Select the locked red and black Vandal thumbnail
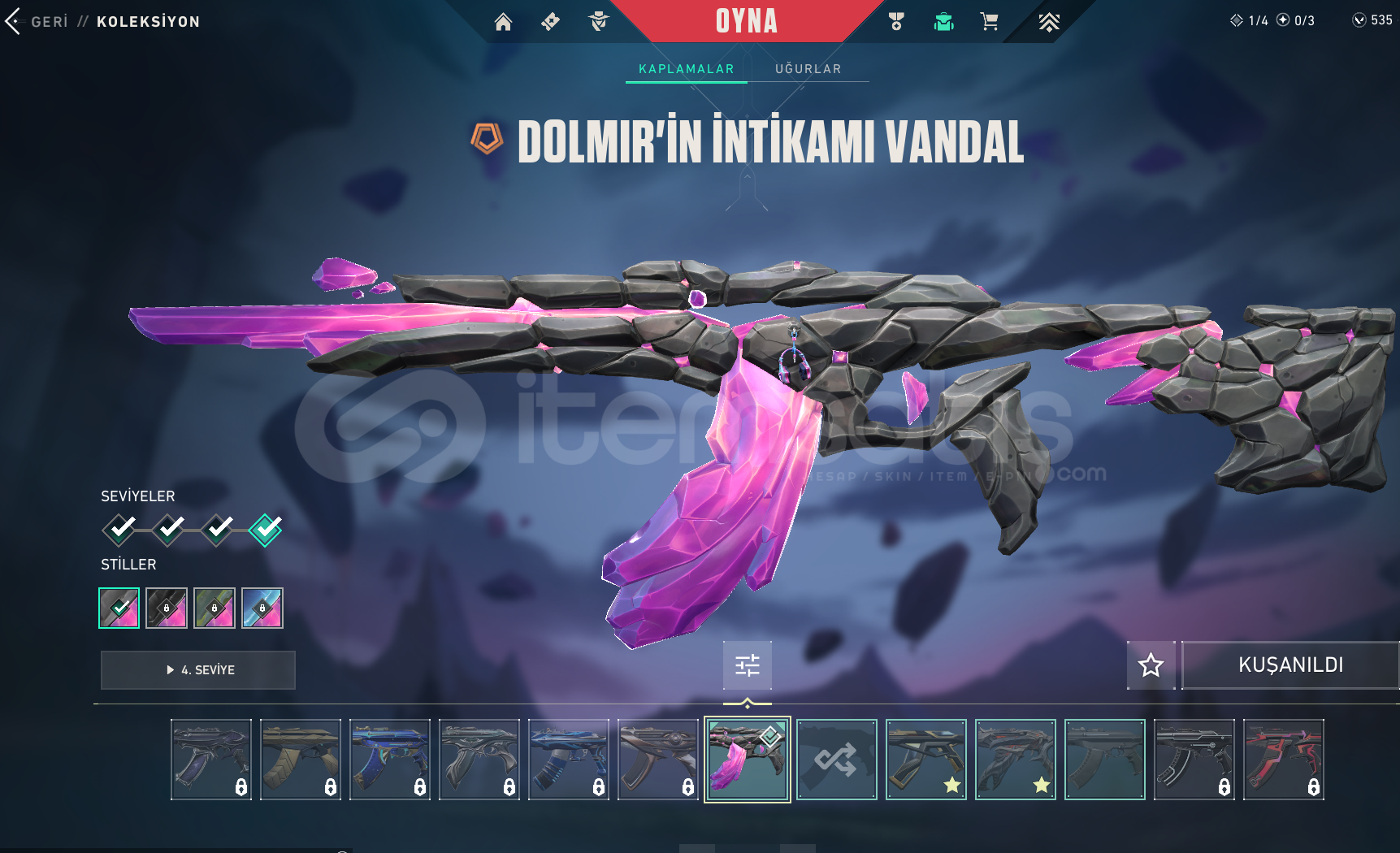This screenshot has width=1400, height=853. (1283, 760)
